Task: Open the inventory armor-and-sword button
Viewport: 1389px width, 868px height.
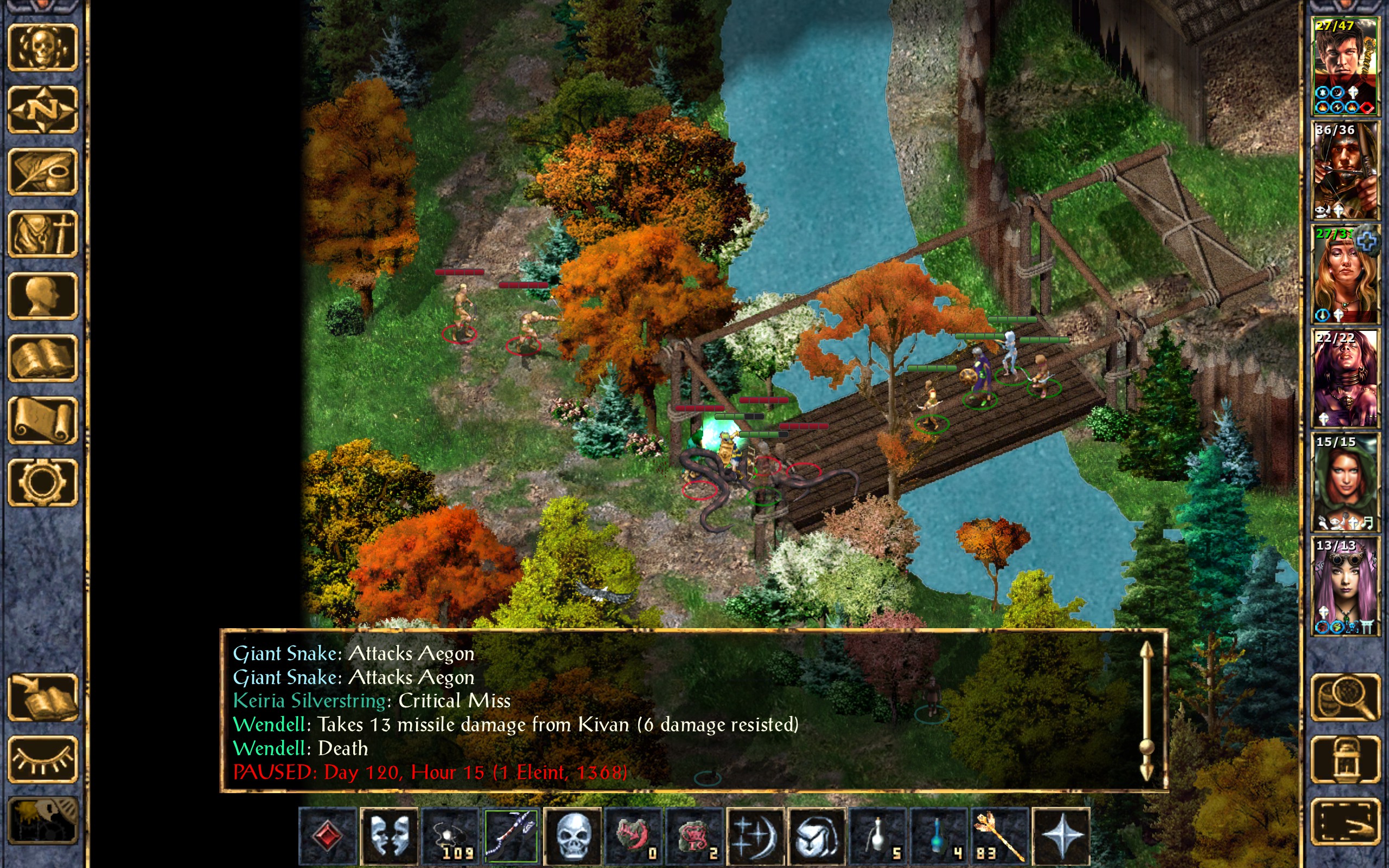Action: (42, 234)
